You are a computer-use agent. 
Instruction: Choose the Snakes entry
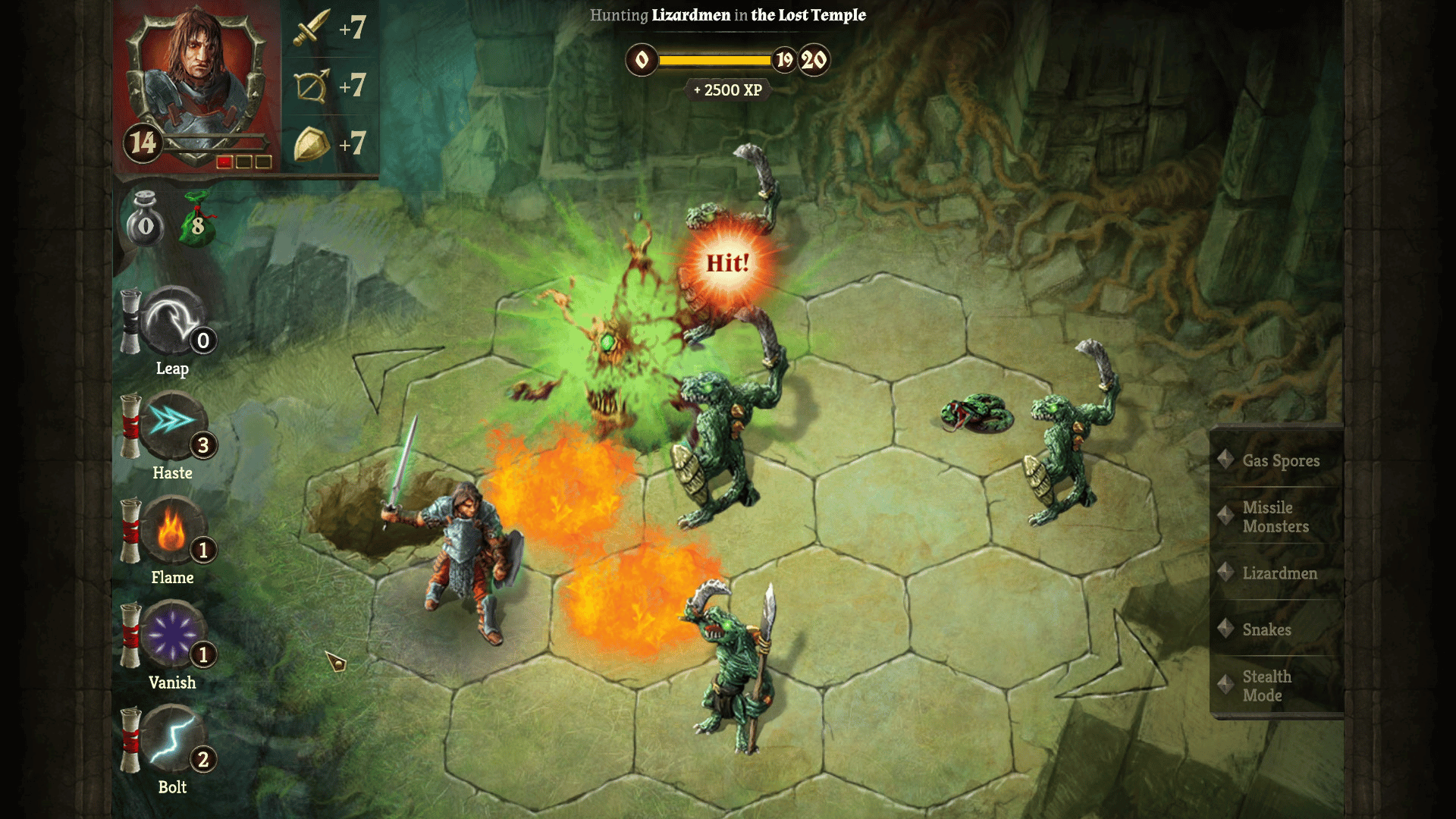1266,629
